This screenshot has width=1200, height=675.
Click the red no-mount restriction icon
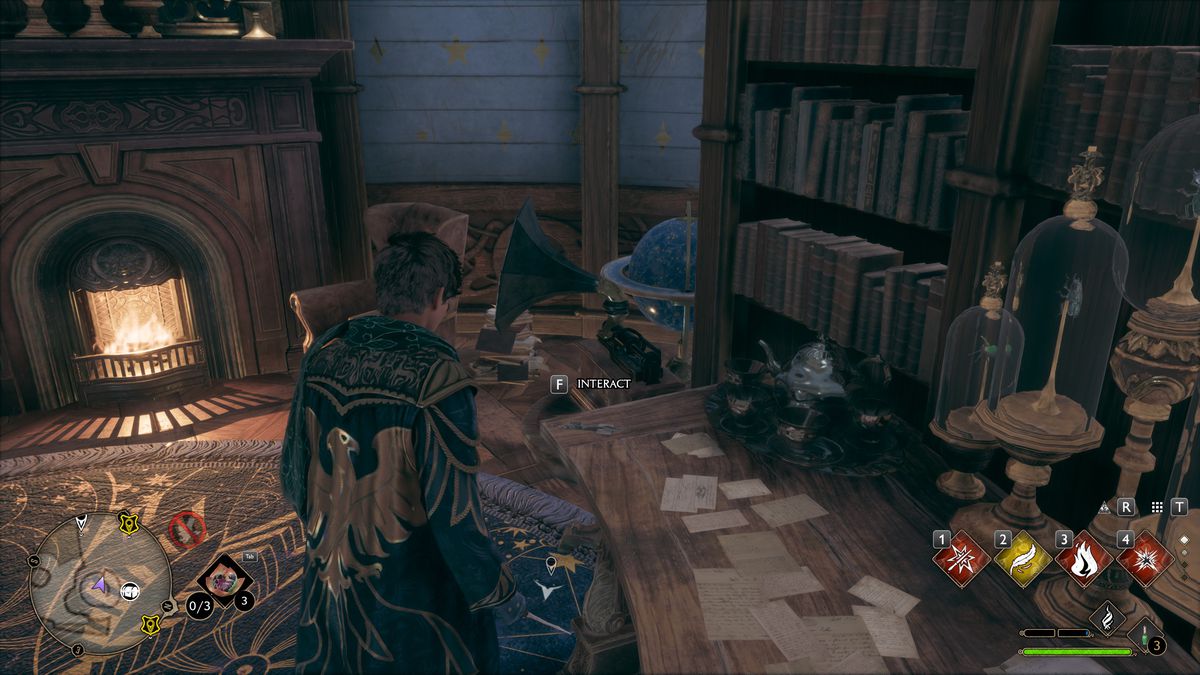click(187, 528)
